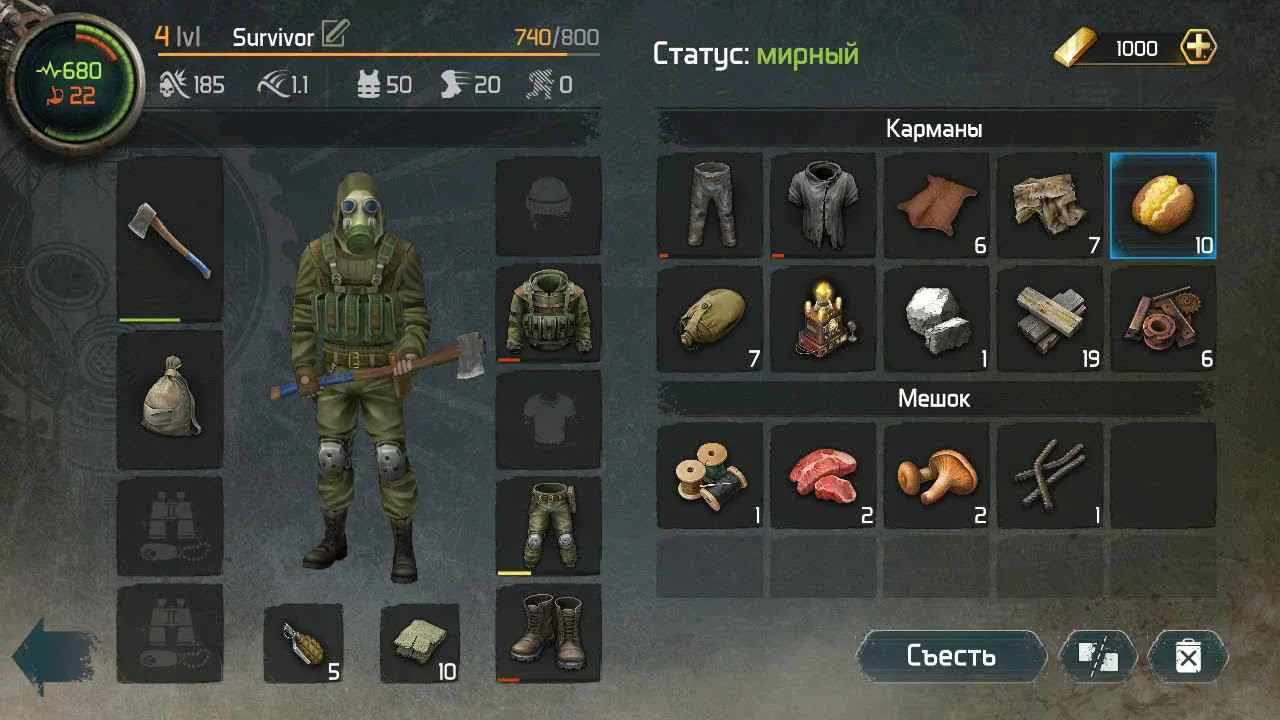Click the Мешок section header

click(x=935, y=397)
